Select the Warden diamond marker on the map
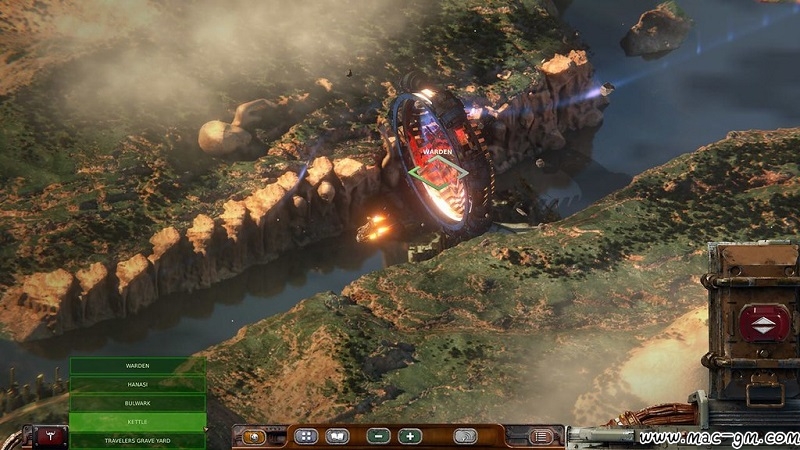800x450 pixels. 438,172
